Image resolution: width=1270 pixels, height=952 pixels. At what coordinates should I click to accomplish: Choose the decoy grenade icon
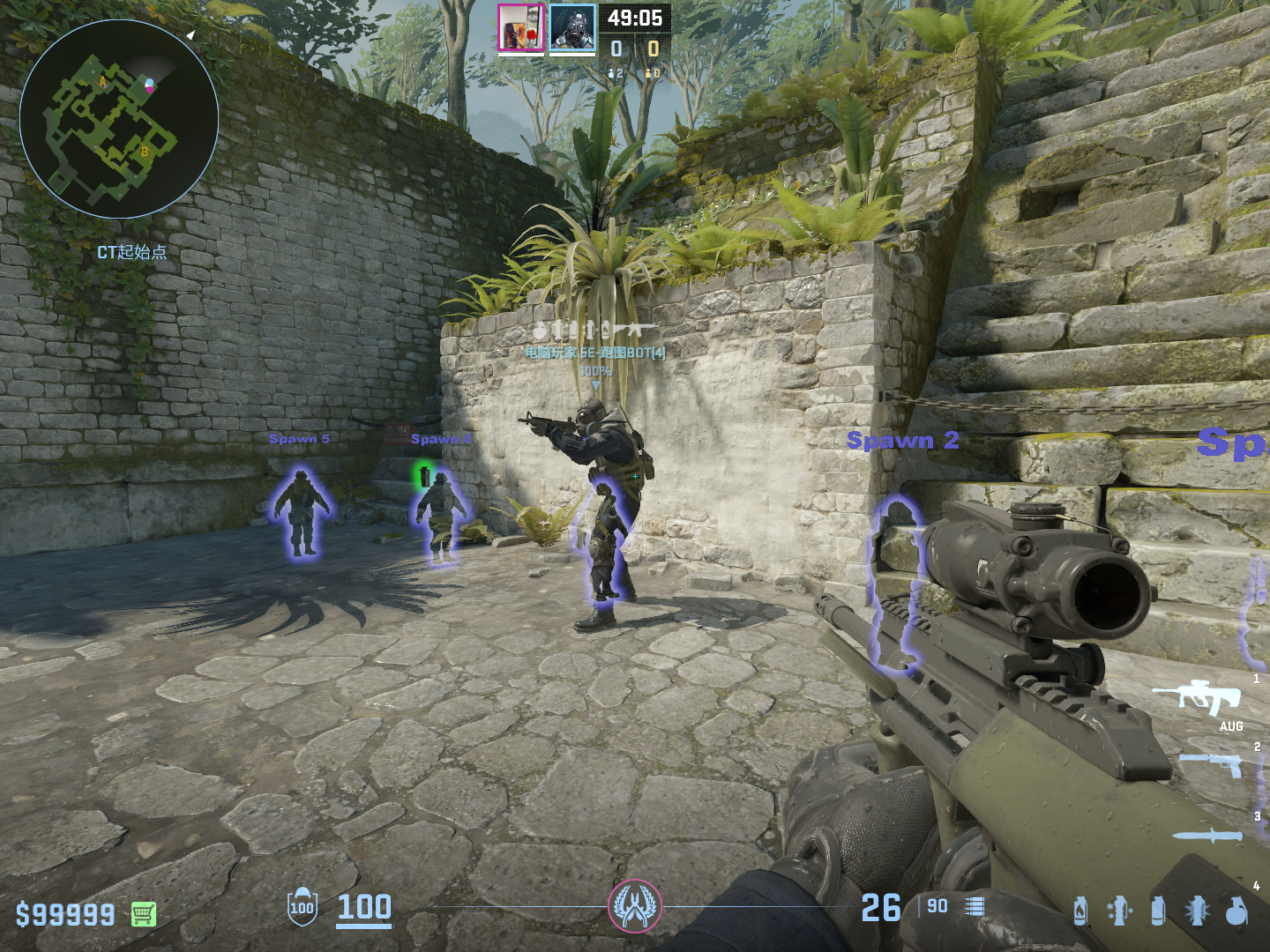coord(1118,911)
